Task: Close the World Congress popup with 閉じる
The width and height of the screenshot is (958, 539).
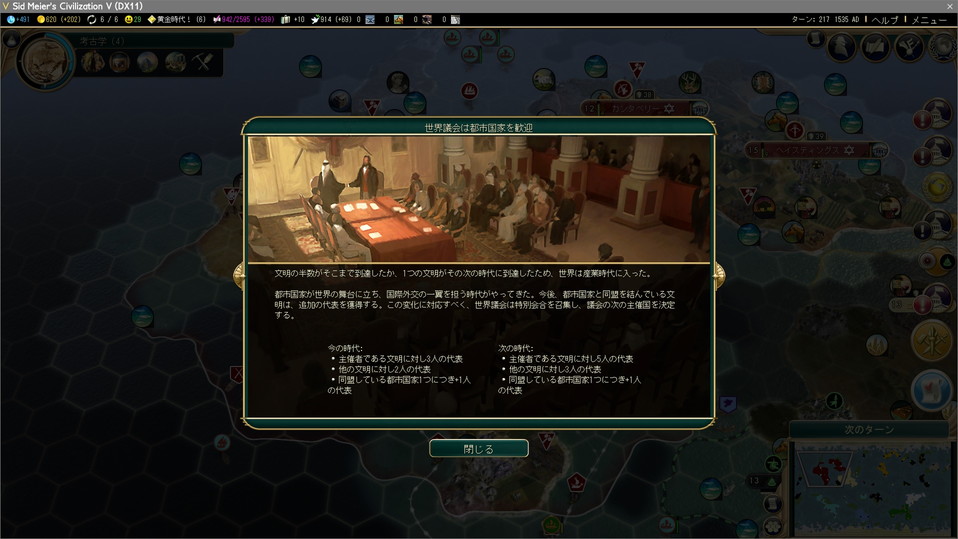Action: point(478,449)
